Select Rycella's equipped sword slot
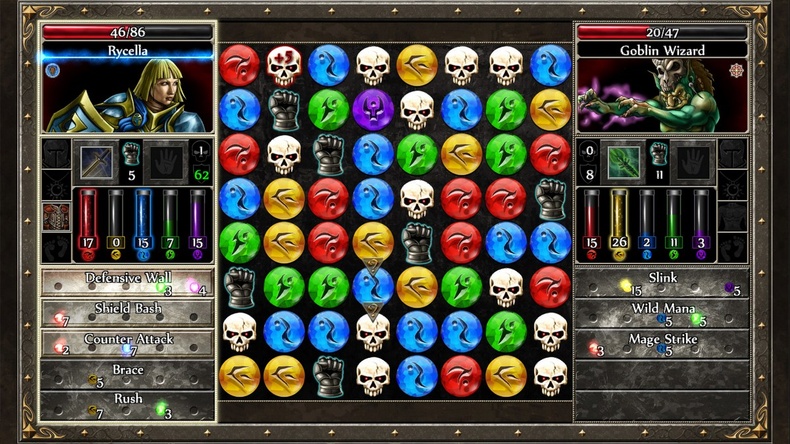Image resolution: width=790 pixels, height=444 pixels. tap(97, 160)
